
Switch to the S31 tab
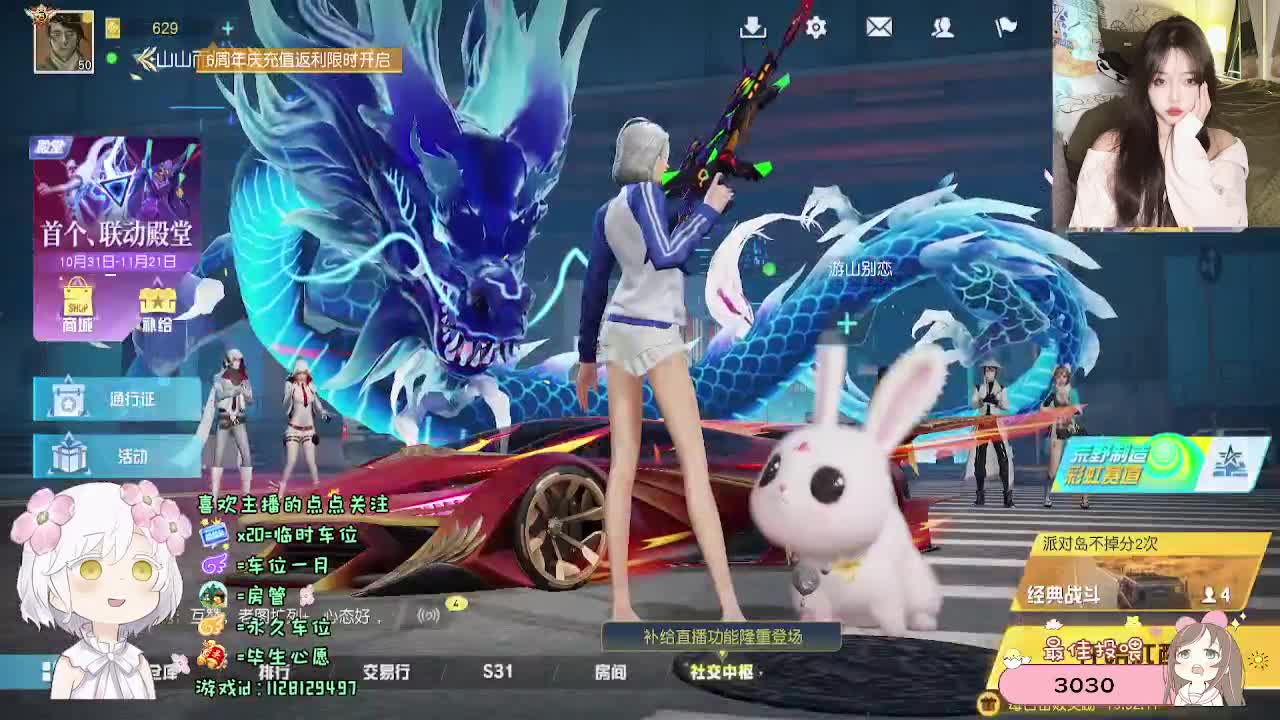point(497,673)
